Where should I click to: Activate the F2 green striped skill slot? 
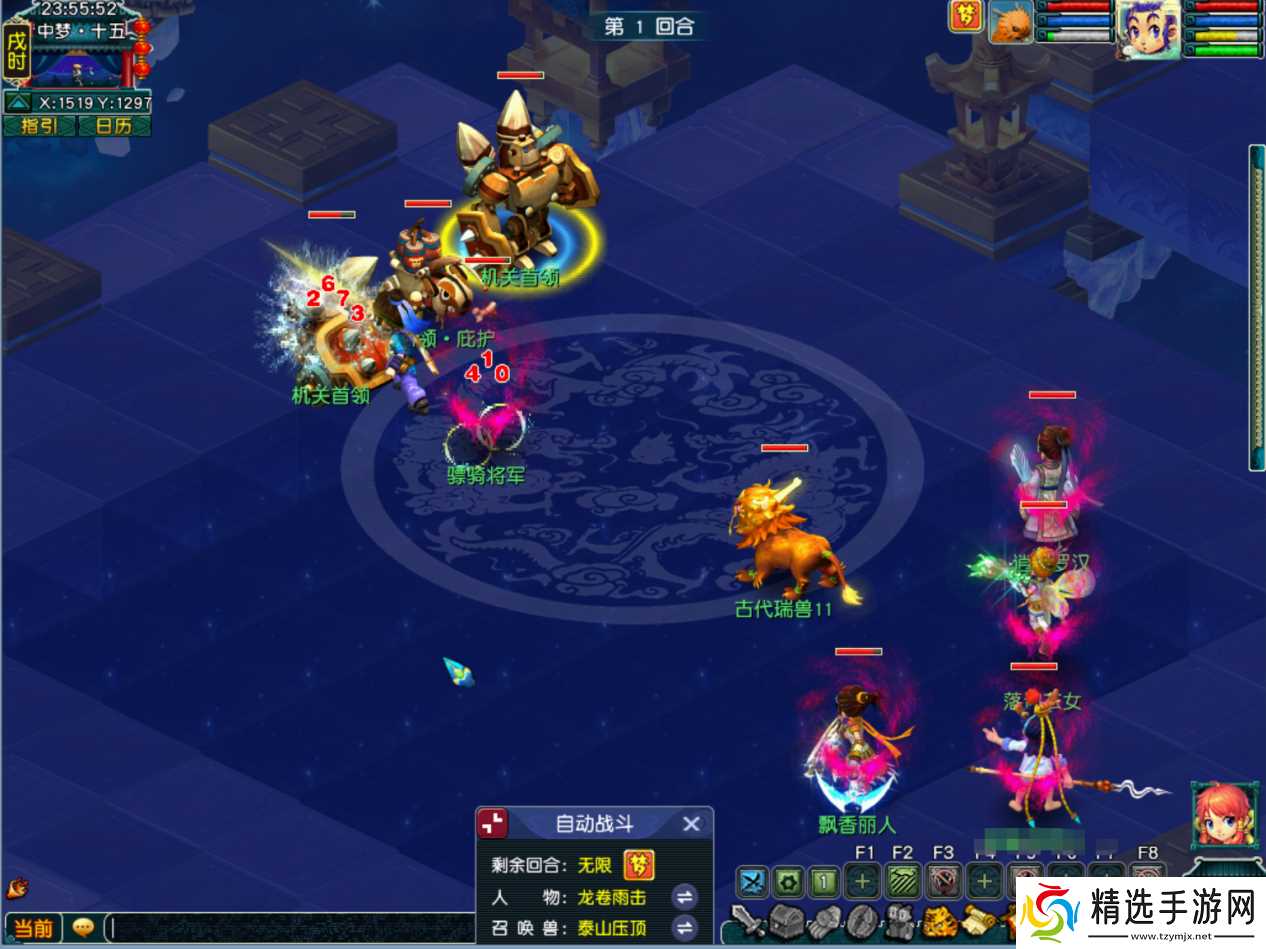pos(904,881)
